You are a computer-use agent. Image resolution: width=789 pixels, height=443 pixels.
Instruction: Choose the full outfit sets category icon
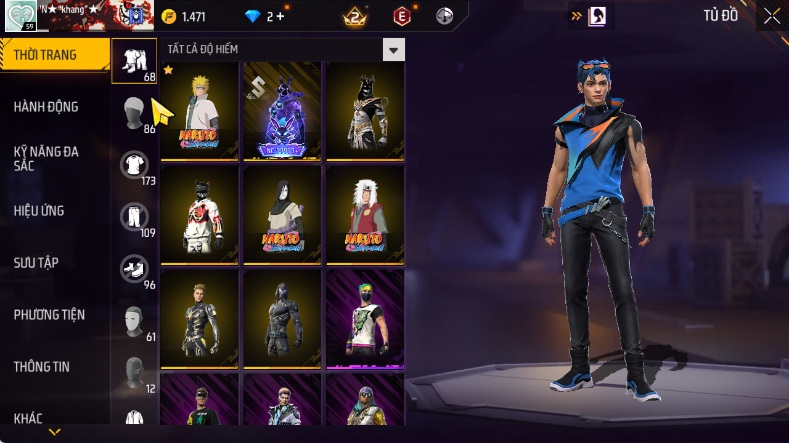(134, 62)
